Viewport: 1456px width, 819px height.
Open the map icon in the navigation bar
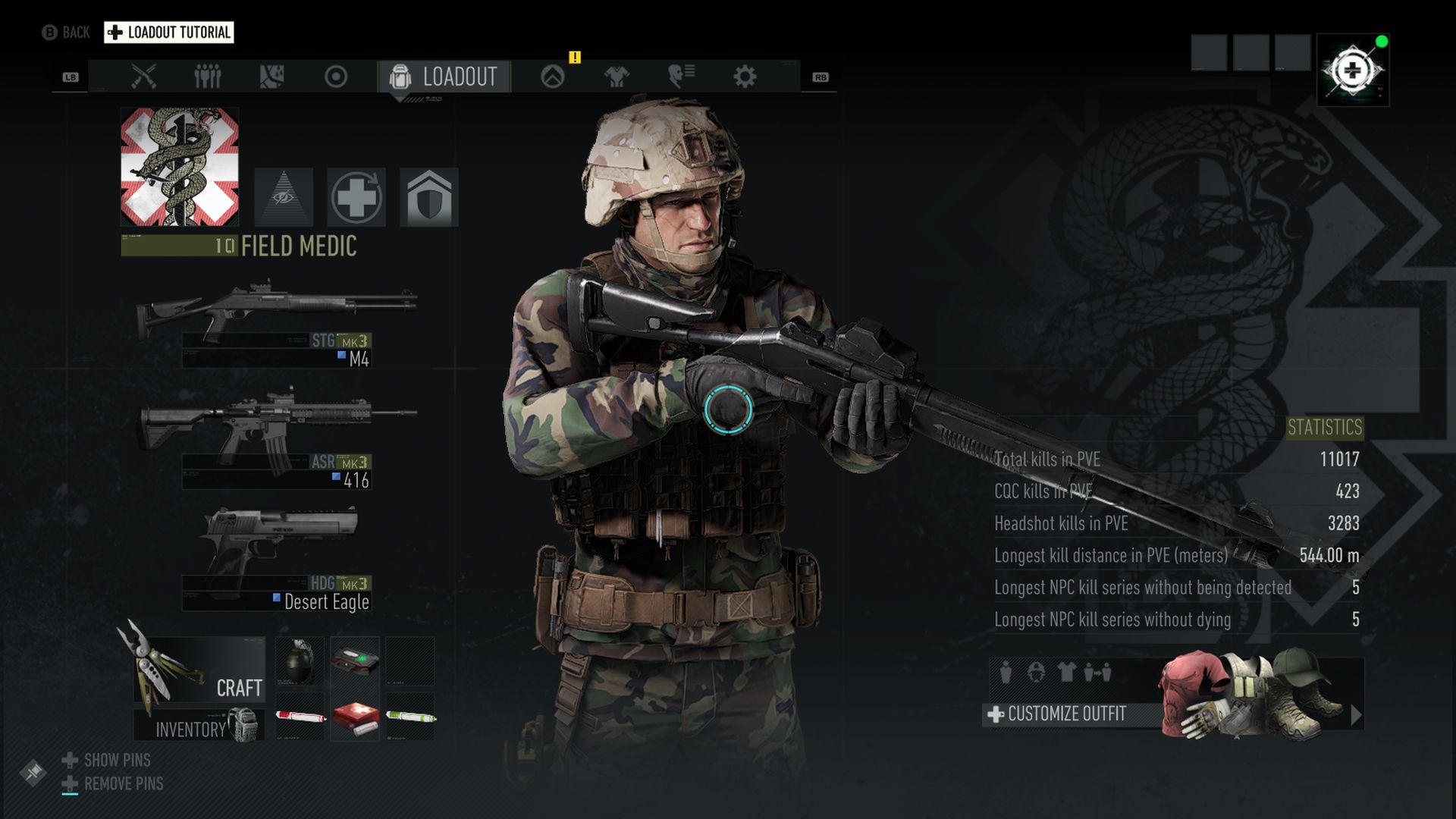(x=273, y=75)
